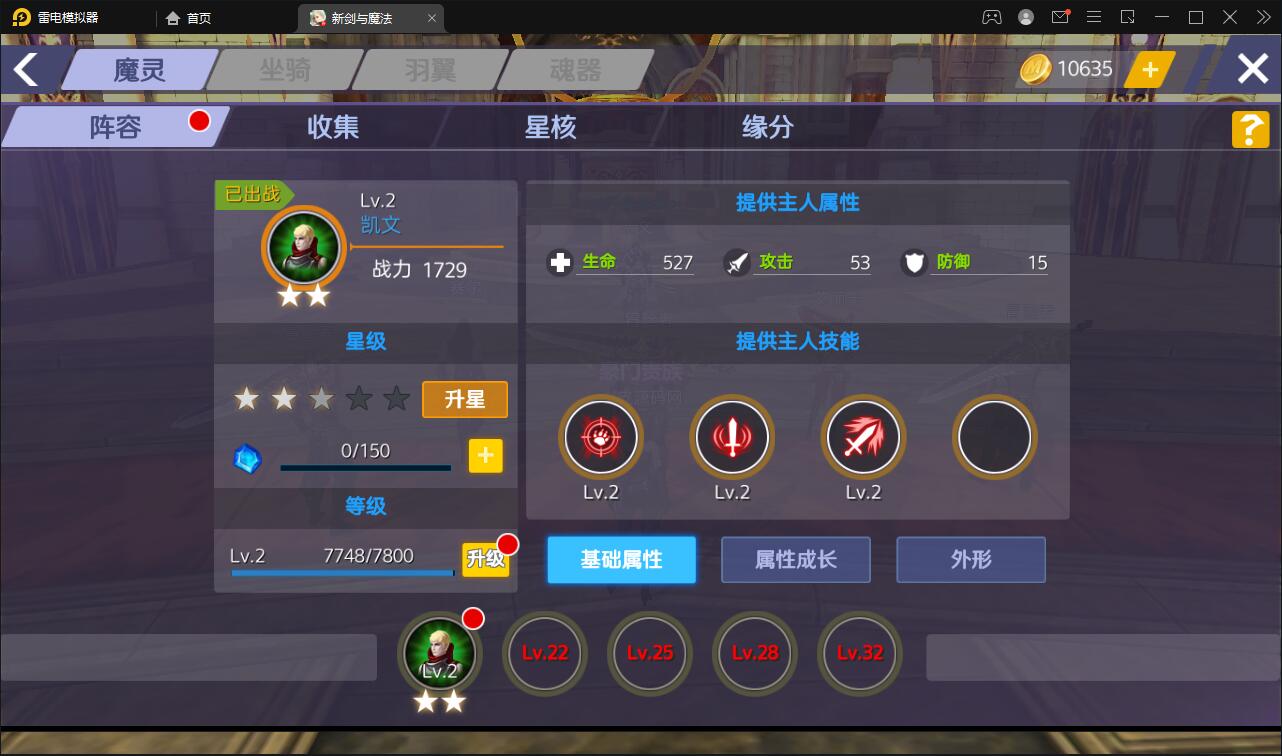The image size is (1282, 756).
Task: Tap the third slash skill icon
Action: pyautogui.click(x=863, y=437)
